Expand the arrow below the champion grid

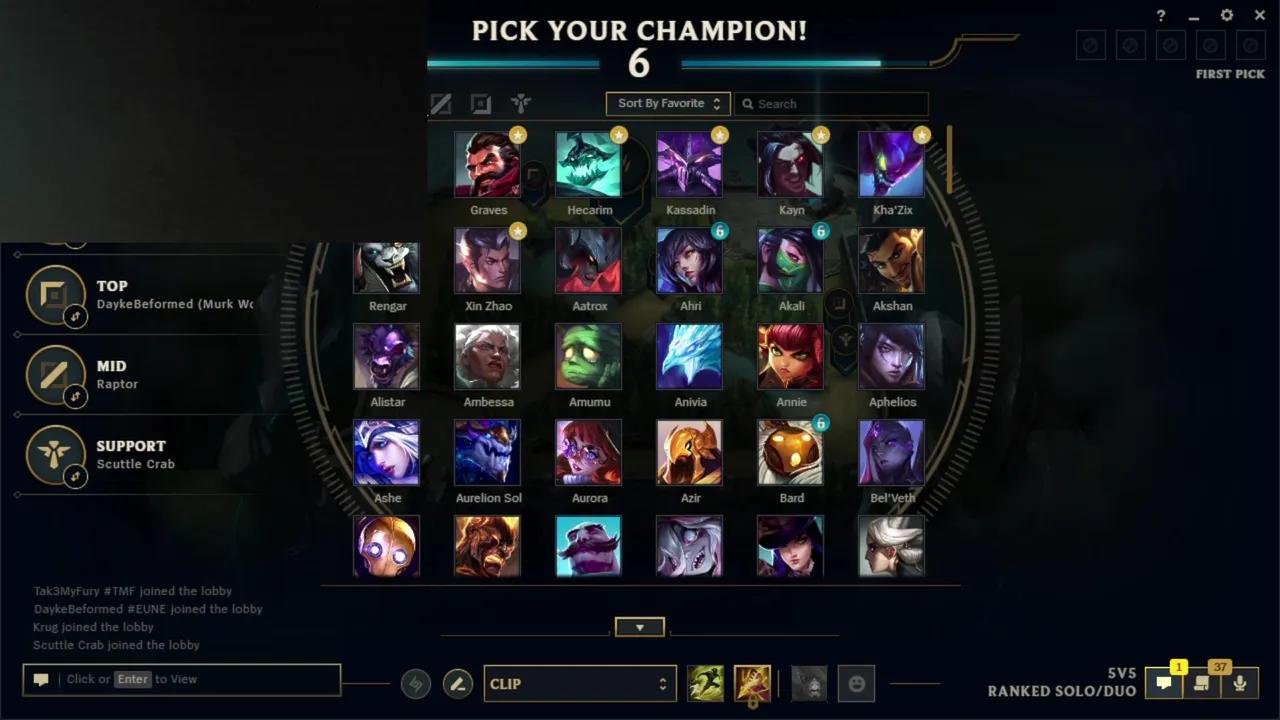639,627
